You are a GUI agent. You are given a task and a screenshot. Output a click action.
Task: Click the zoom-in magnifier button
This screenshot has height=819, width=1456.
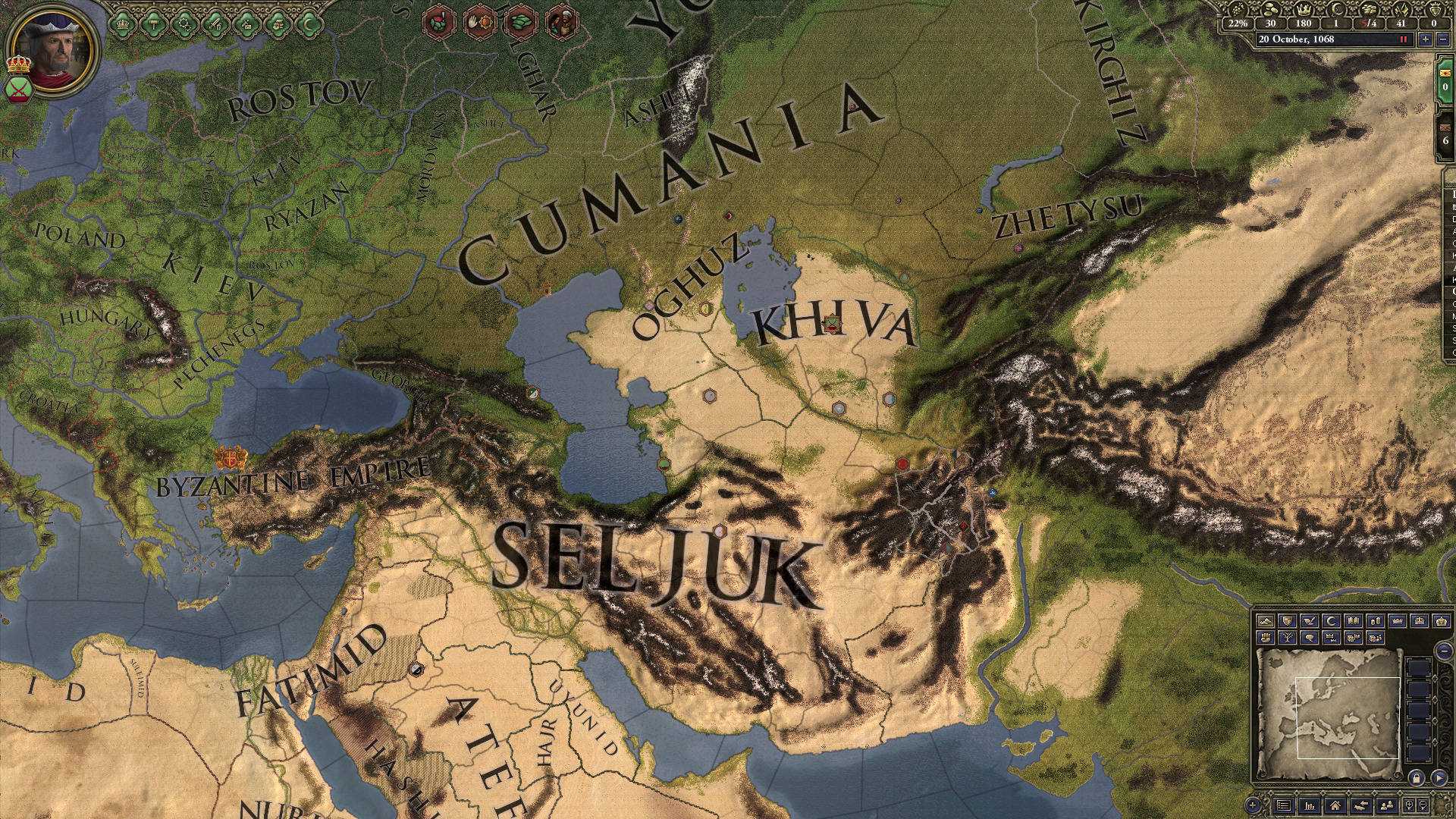1410,805
